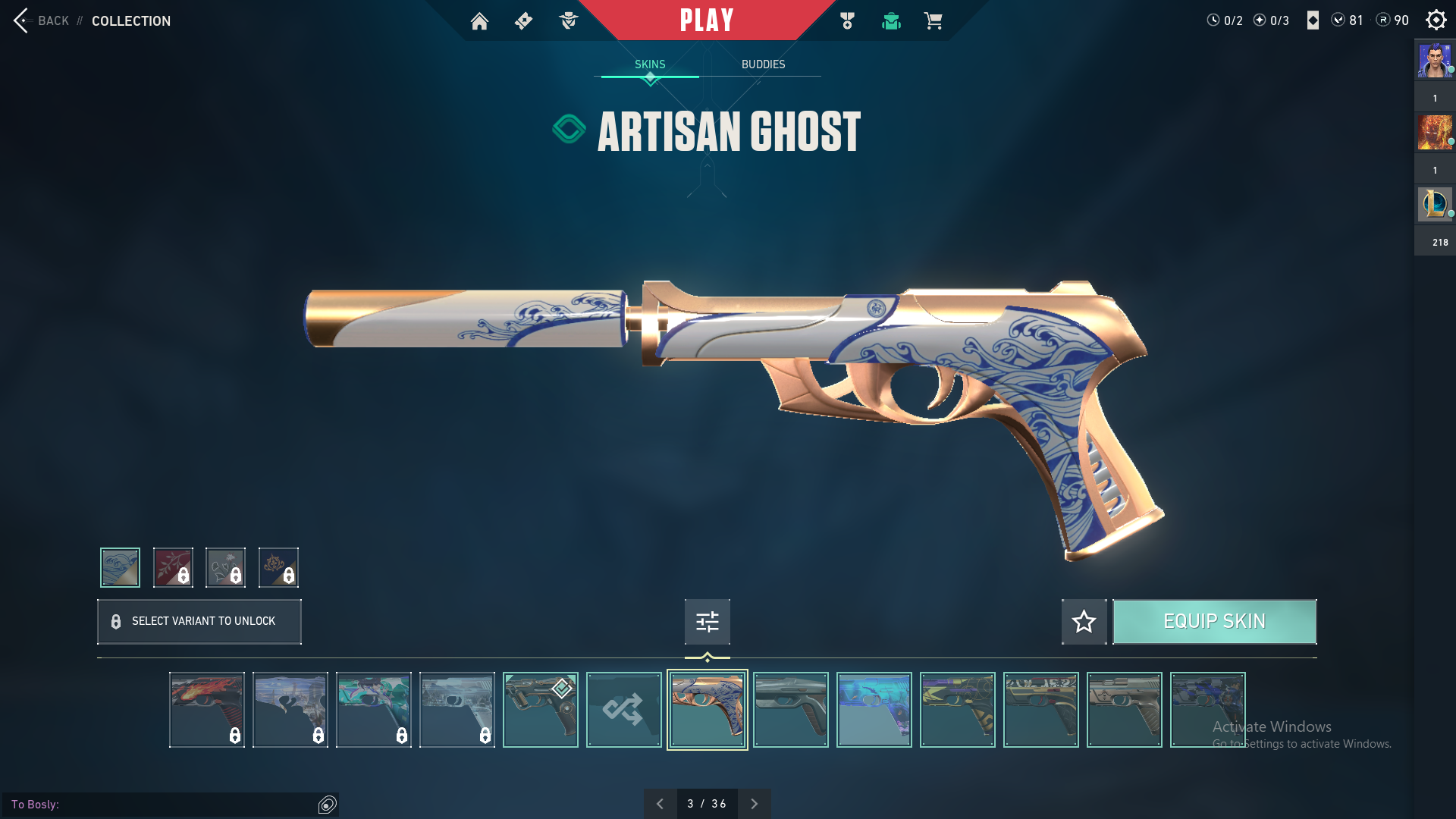Image resolution: width=1456 pixels, height=819 pixels.
Task: Select the red dragon Ghost skin thumbnail
Action: [206, 710]
